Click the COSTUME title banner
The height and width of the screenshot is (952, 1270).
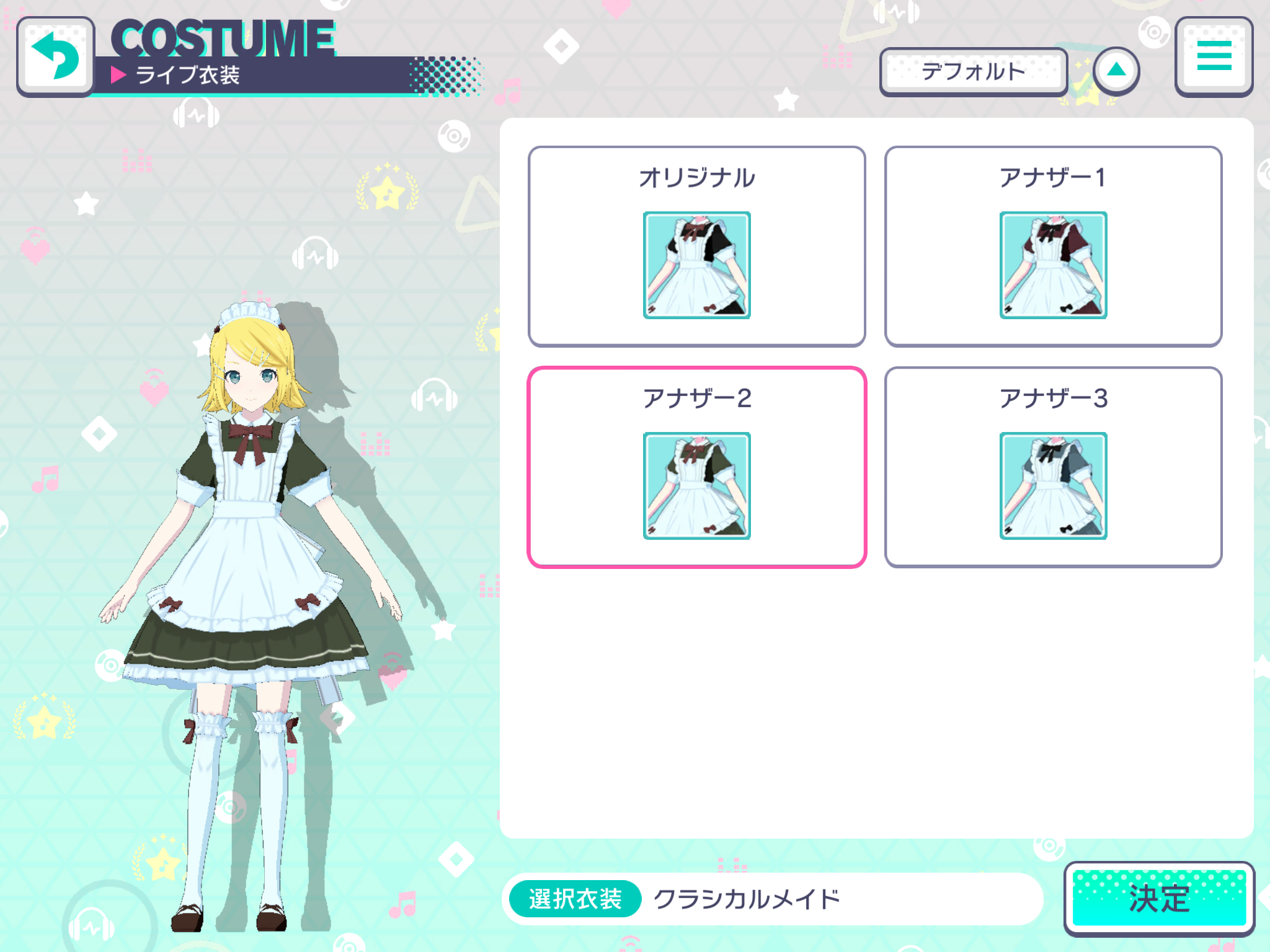click(x=223, y=38)
